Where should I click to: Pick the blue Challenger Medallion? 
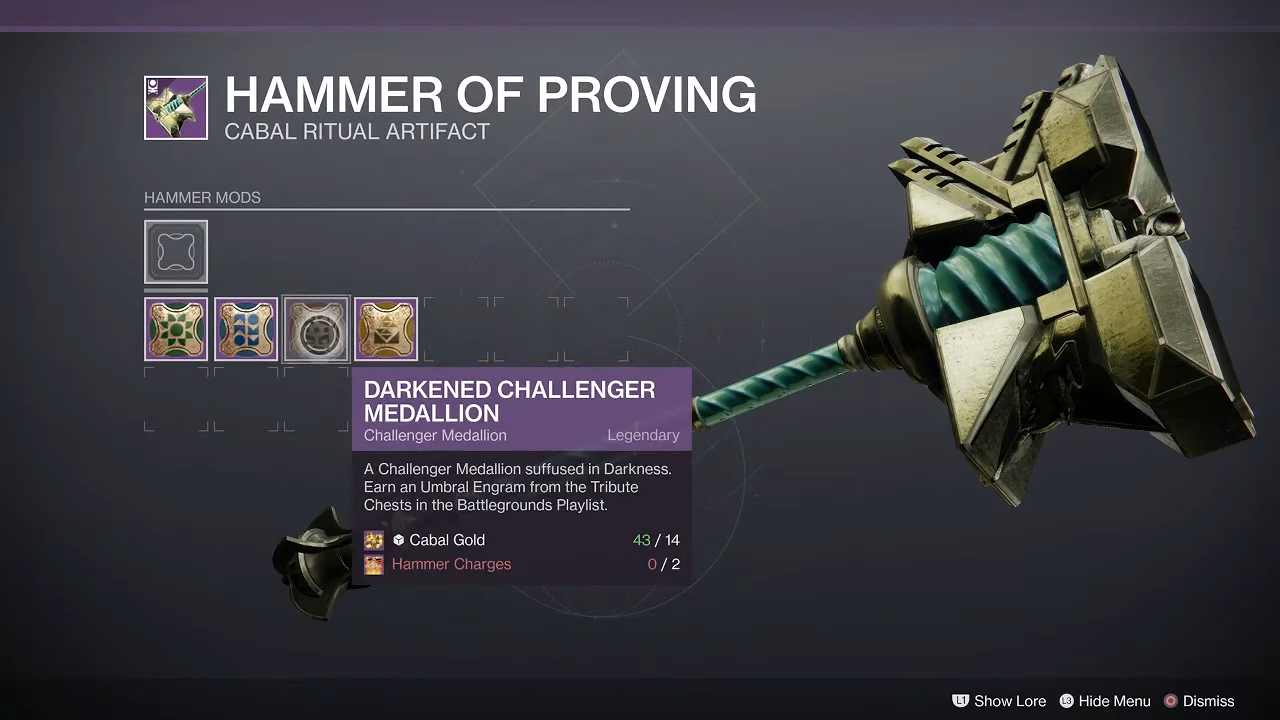[x=246, y=329]
